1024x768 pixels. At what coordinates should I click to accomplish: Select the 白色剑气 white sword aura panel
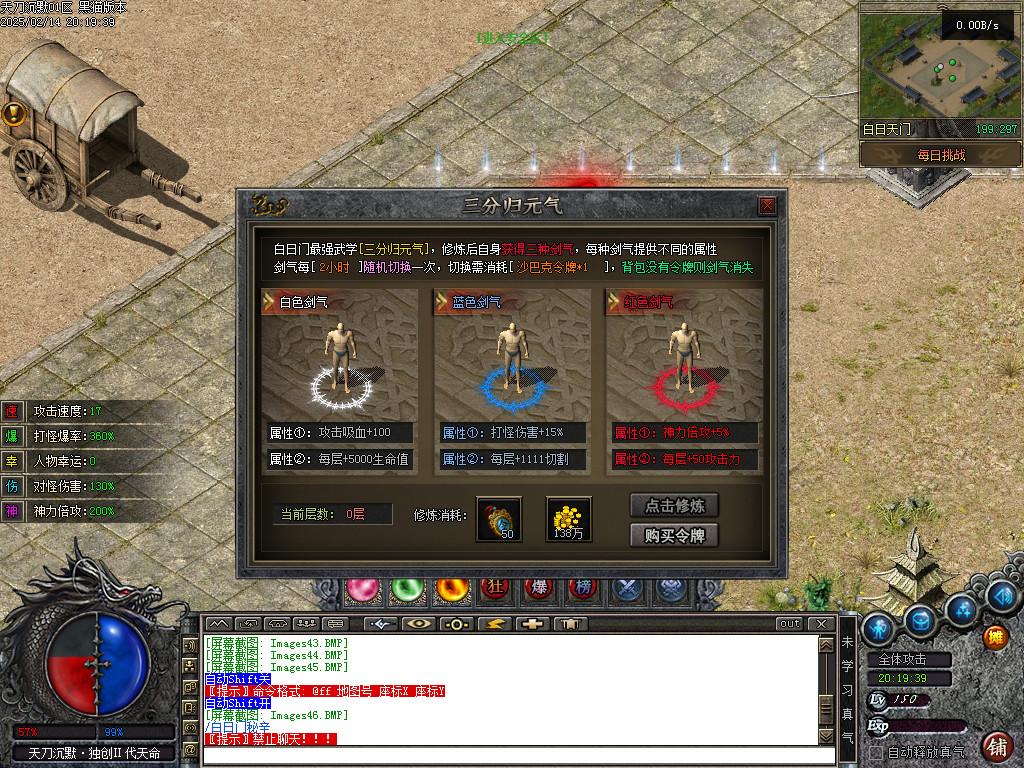click(340, 367)
